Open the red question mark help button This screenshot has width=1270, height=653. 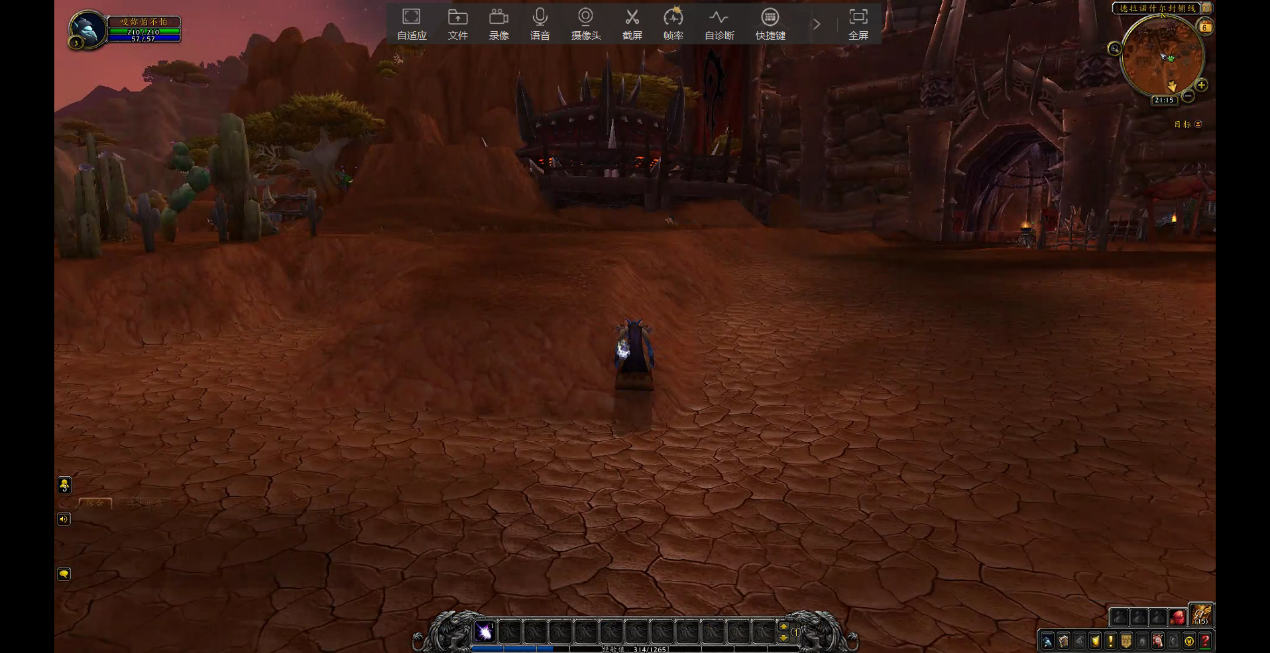pos(1205,641)
